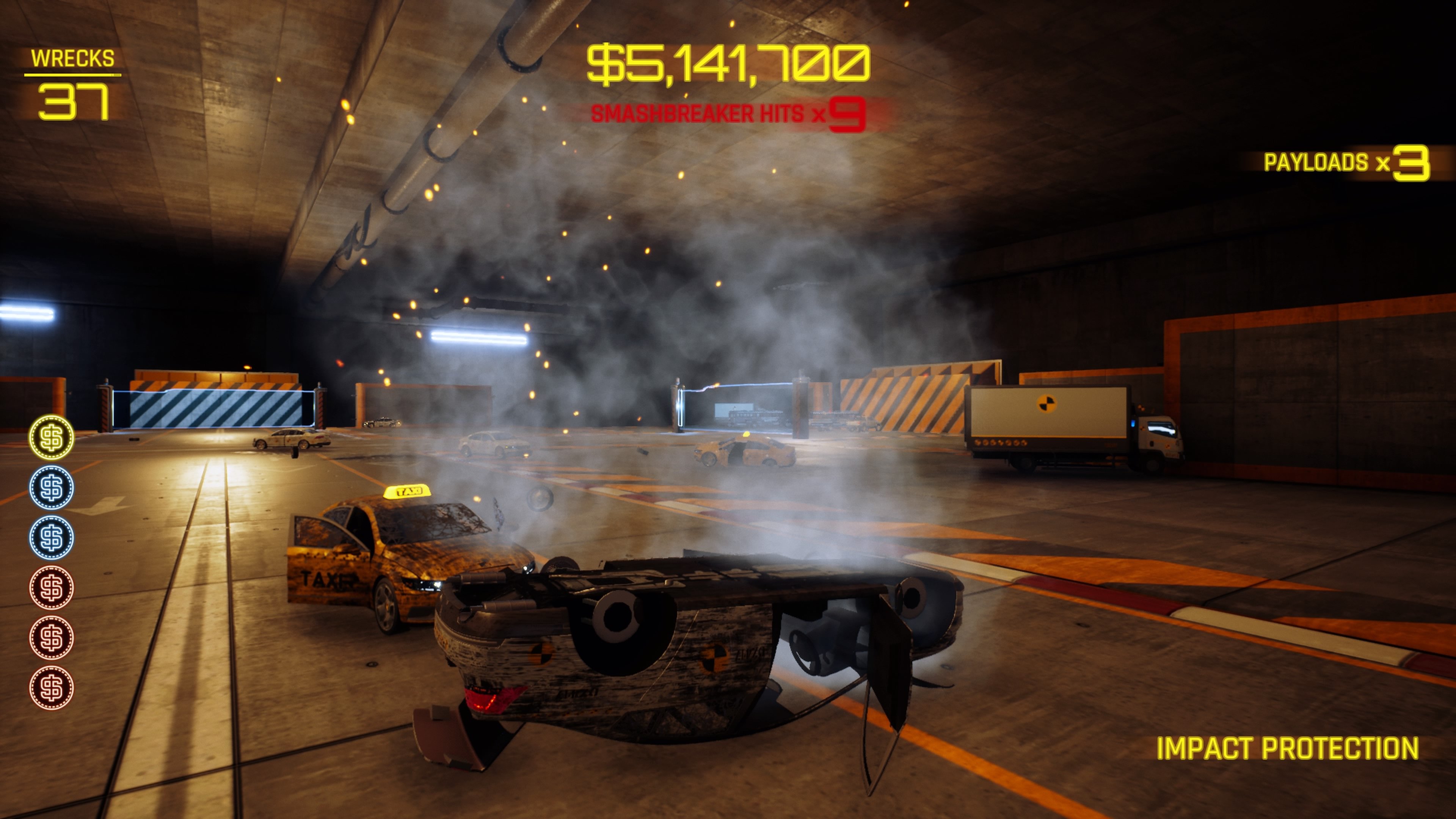Select the gold dollar coin icon
Screen dimensions: 1456x819
(x=52, y=438)
